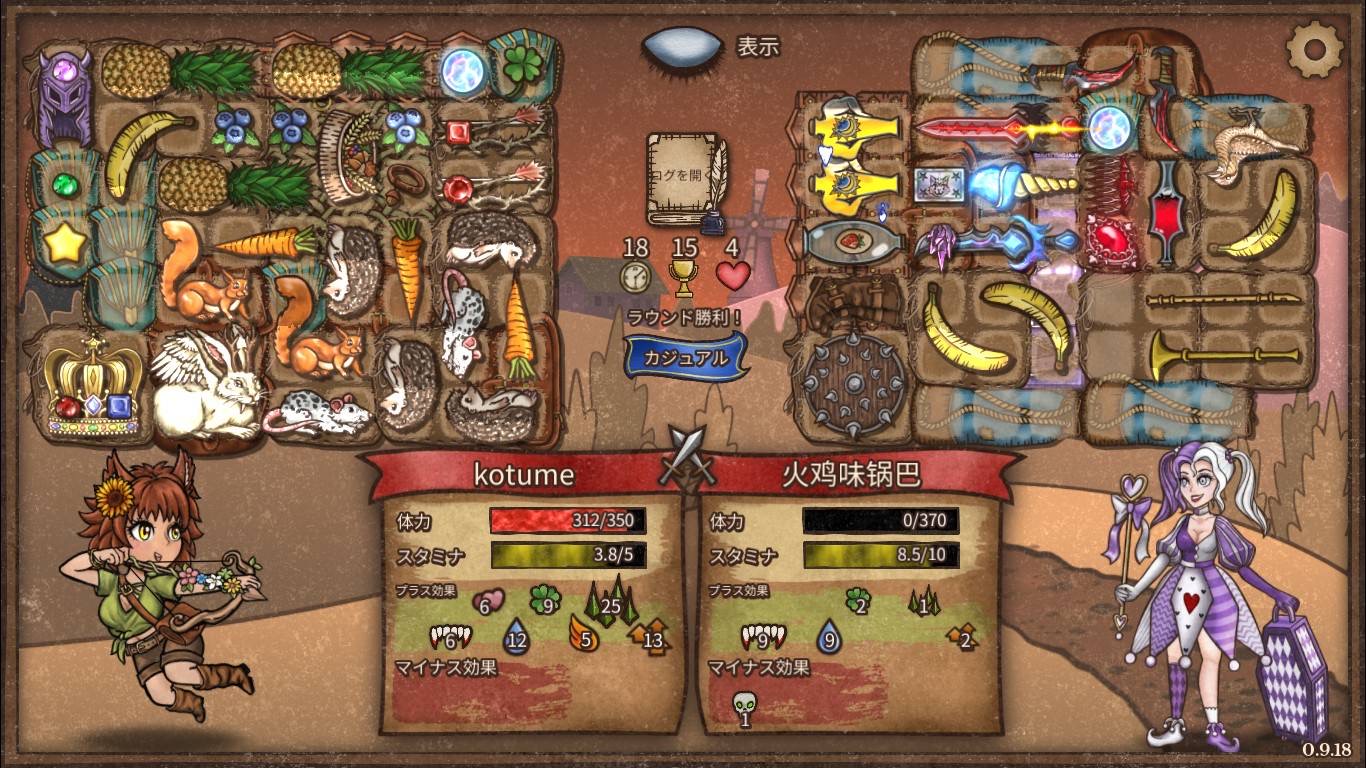
Task: Select the banana in kotume's backpack
Action: (147, 150)
